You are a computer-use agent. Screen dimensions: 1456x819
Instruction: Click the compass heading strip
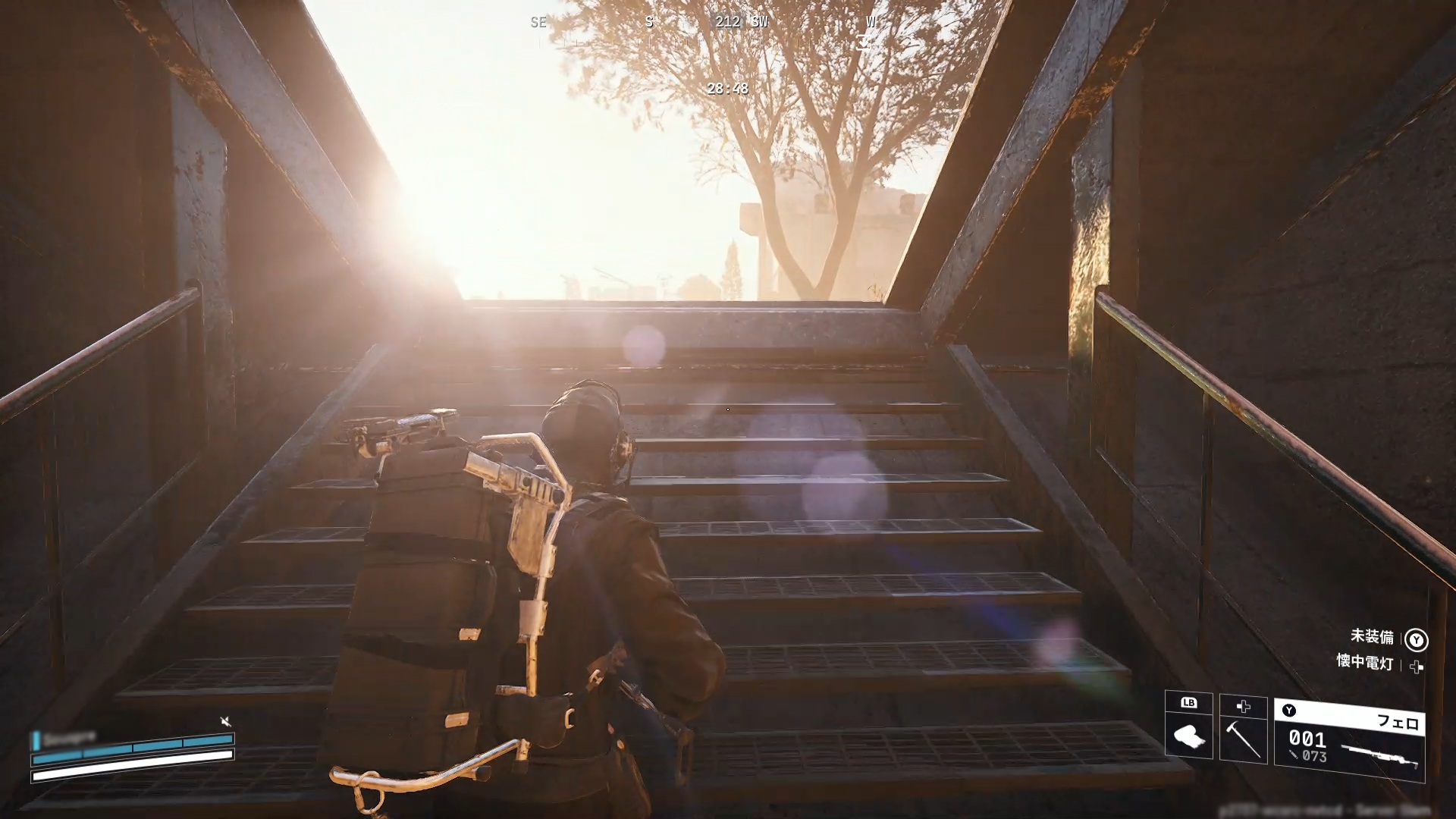[x=705, y=23]
